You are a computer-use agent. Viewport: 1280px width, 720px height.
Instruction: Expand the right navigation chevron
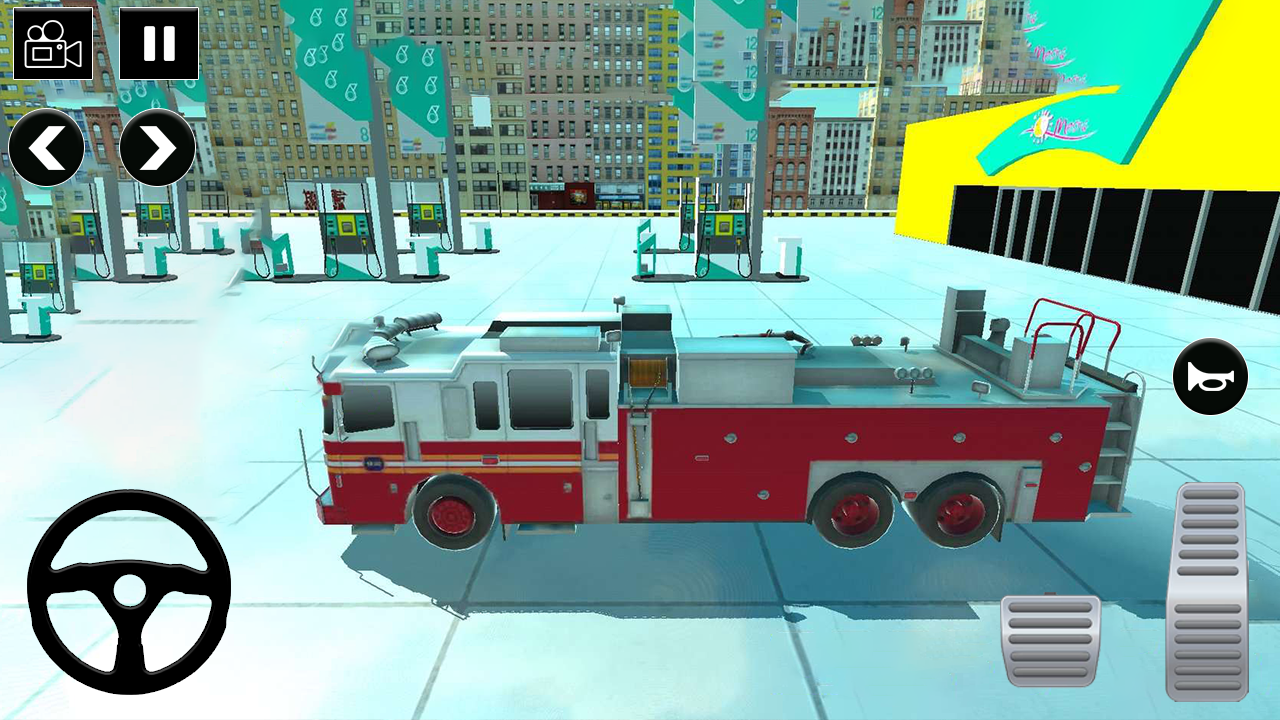click(x=157, y=147)
